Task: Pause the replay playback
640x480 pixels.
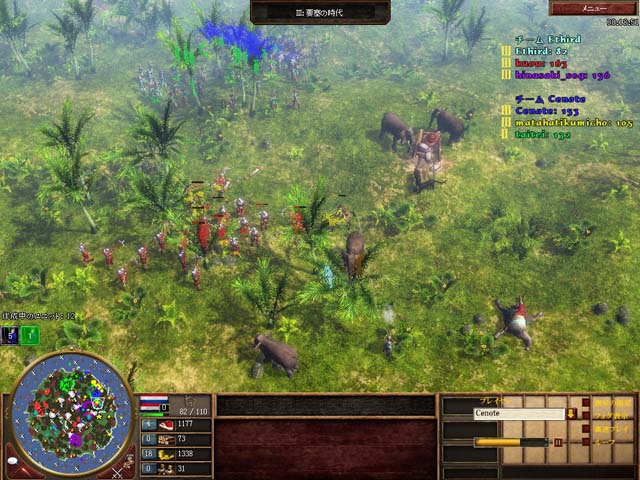Action: 558,441
